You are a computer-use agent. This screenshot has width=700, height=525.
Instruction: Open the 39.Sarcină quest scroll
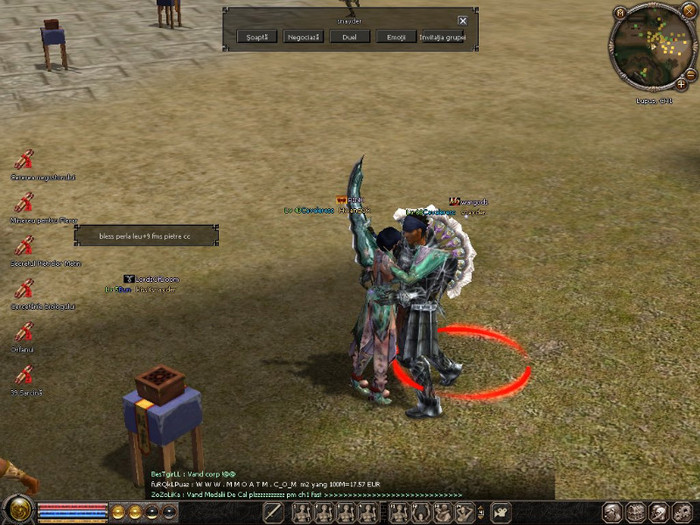tap(25, 376)
